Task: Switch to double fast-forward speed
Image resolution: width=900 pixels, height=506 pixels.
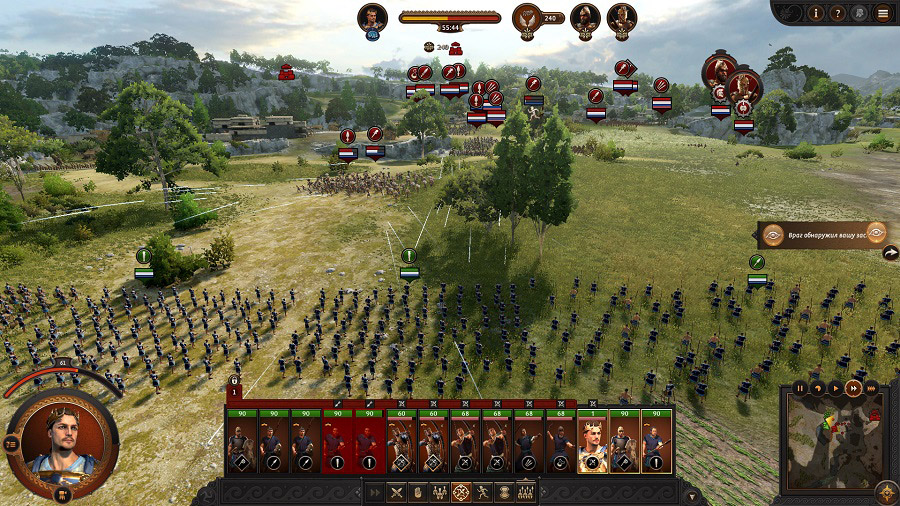Action: pyautogui.click(x=853, y=387)
